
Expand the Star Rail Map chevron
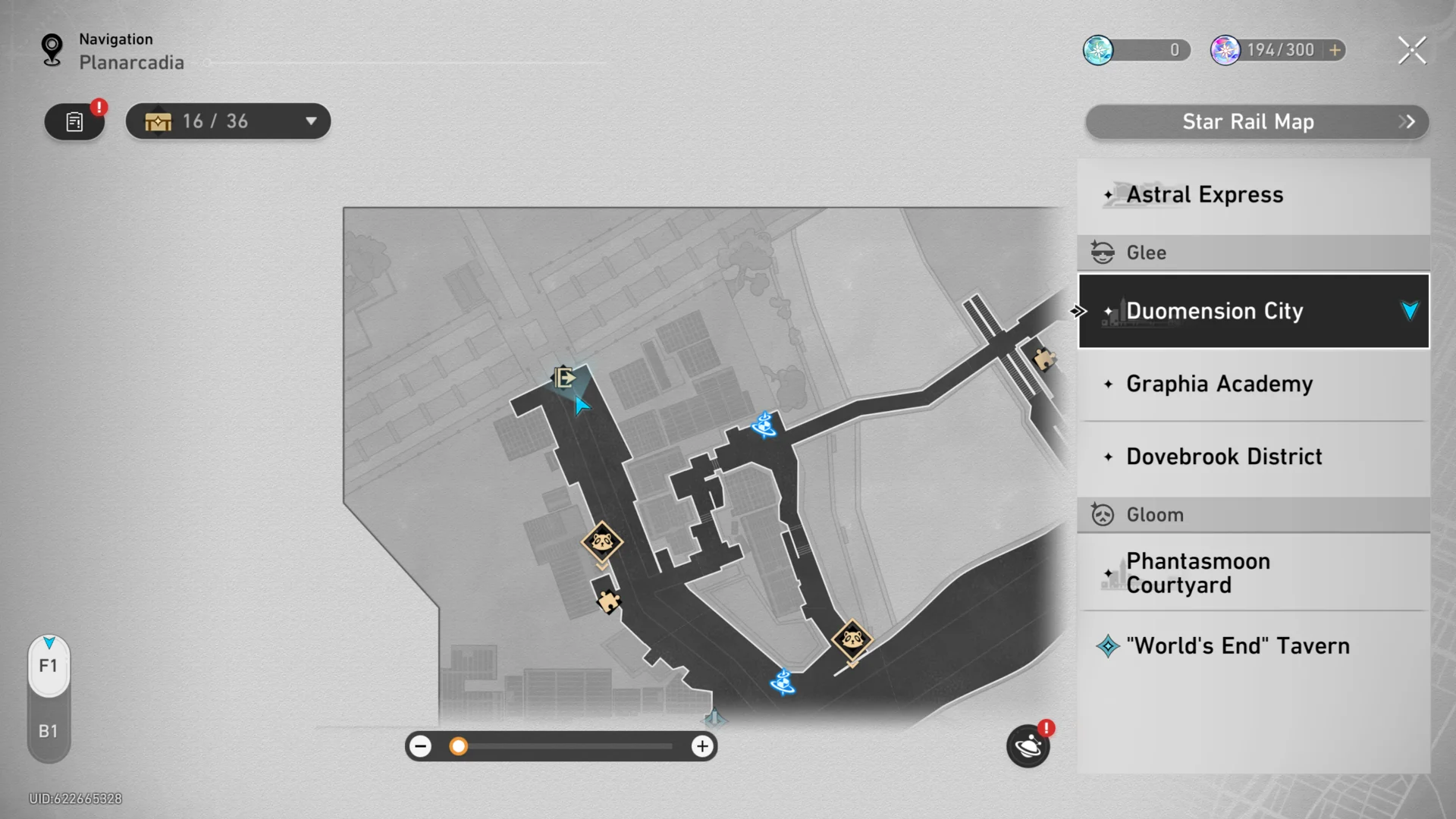click(1407, 121)
